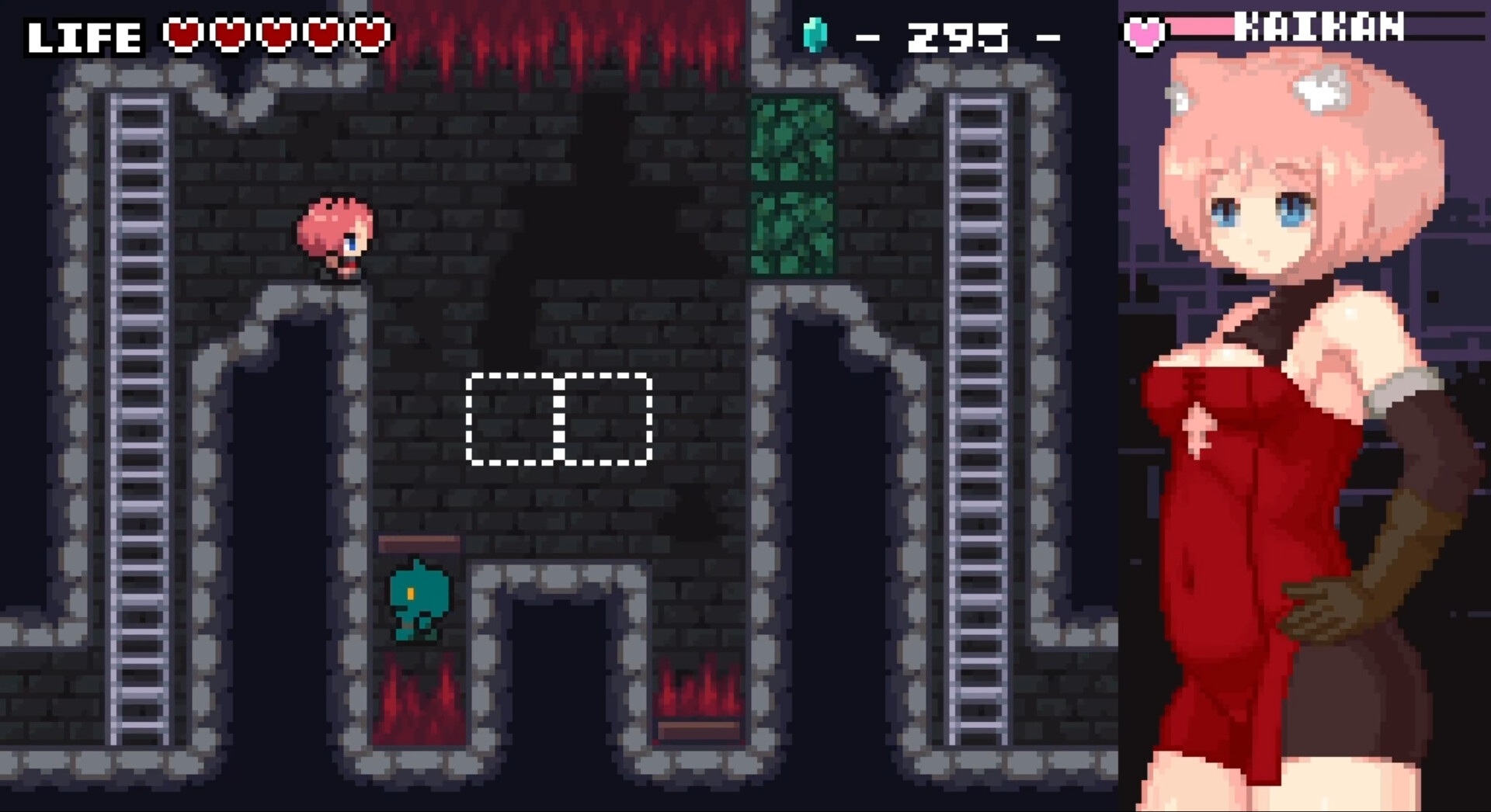Click the gem counter reading 295
The width and height of the screenshot is (1491, 812).
click(959, 33)
